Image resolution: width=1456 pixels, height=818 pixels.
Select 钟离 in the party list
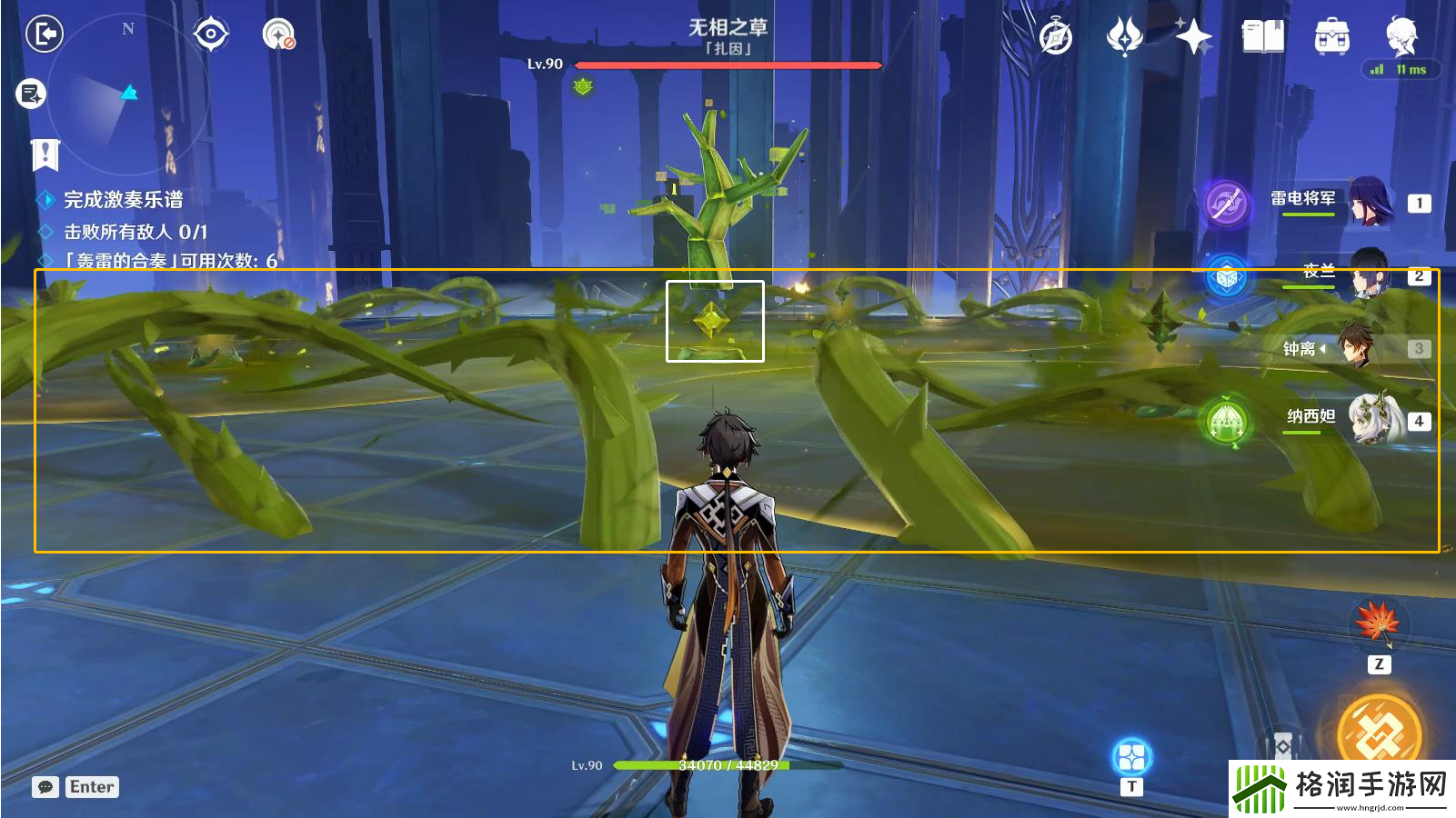click(x=1355, y=347)
